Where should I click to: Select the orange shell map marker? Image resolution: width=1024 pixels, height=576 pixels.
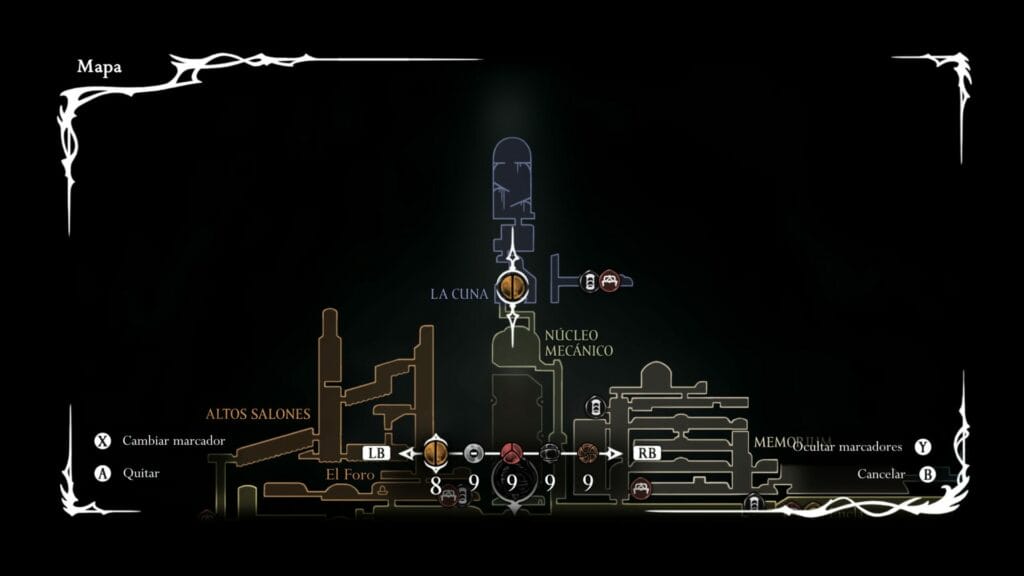(x=435, y=453)
